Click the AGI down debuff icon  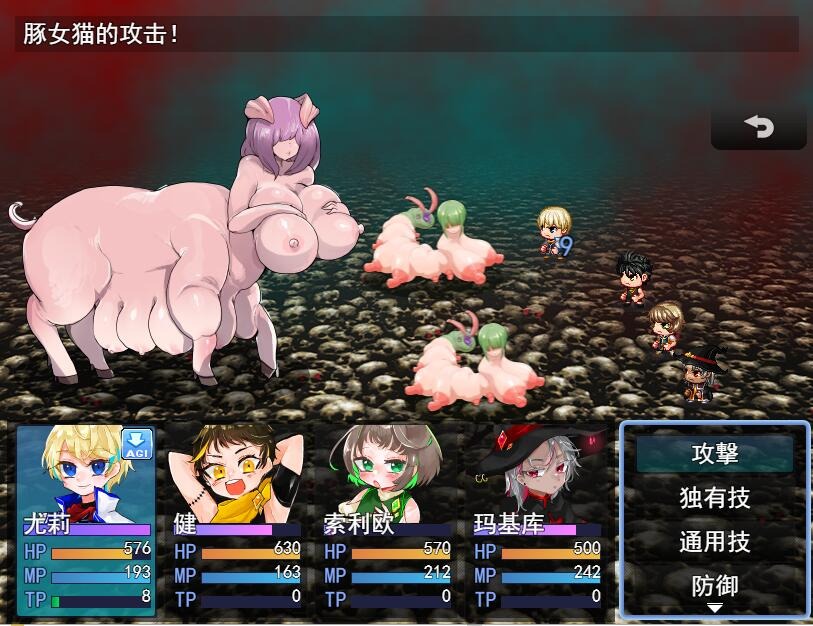(x=137, y=445)
